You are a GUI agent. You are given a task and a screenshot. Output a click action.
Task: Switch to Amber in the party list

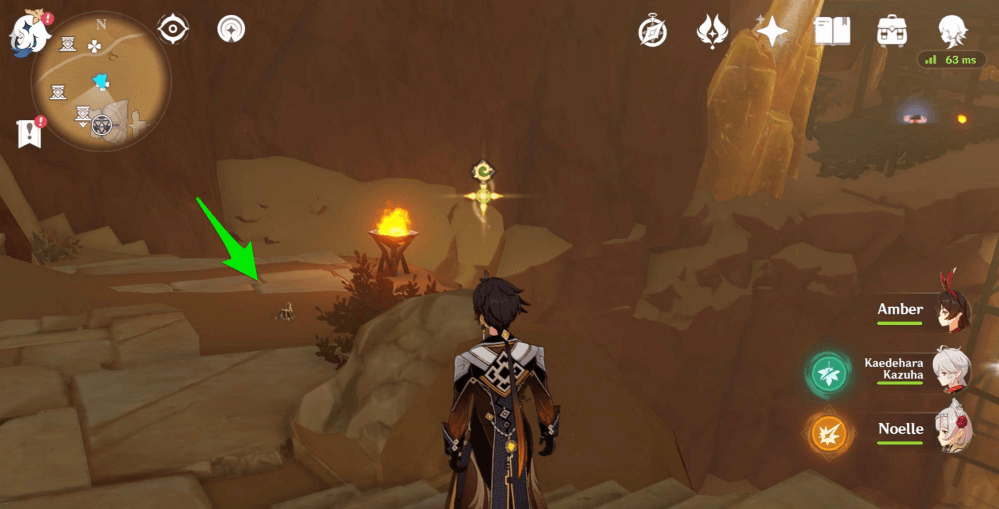click(x=950, y=311)
